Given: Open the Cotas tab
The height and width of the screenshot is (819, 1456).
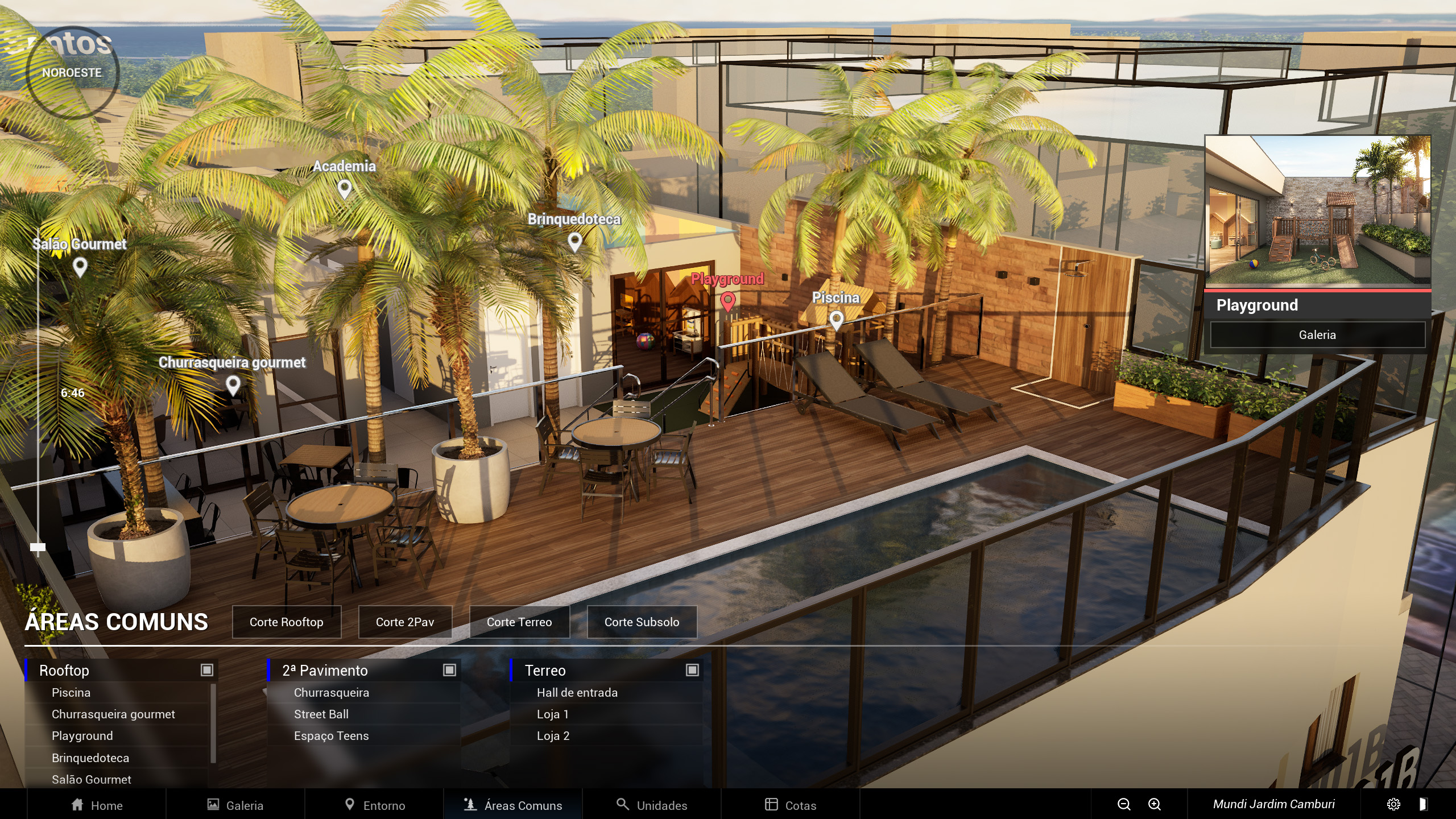Looking at the screenshot, I should coord(791,805).
